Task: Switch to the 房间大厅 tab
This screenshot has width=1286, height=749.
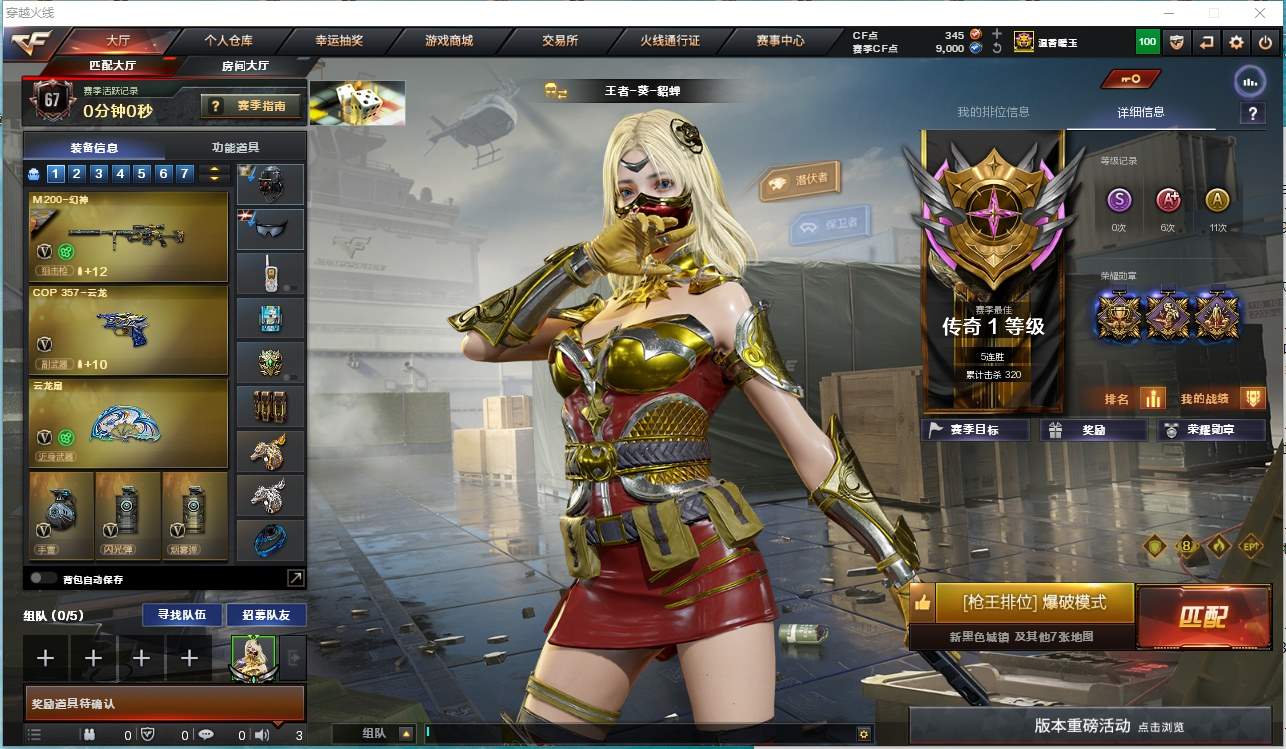Action: [245, 66]
